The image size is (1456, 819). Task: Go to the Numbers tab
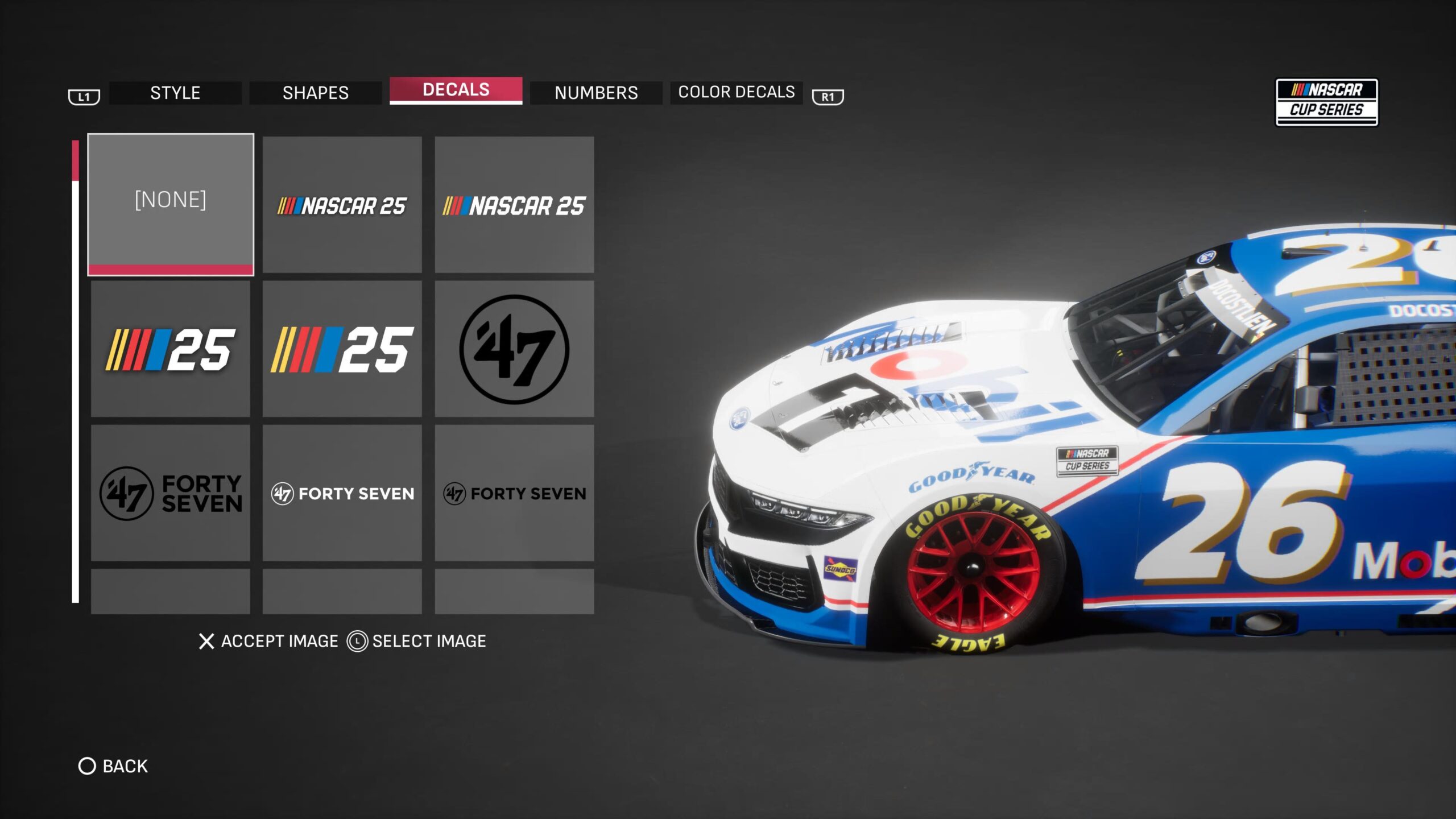coord(596,93)
